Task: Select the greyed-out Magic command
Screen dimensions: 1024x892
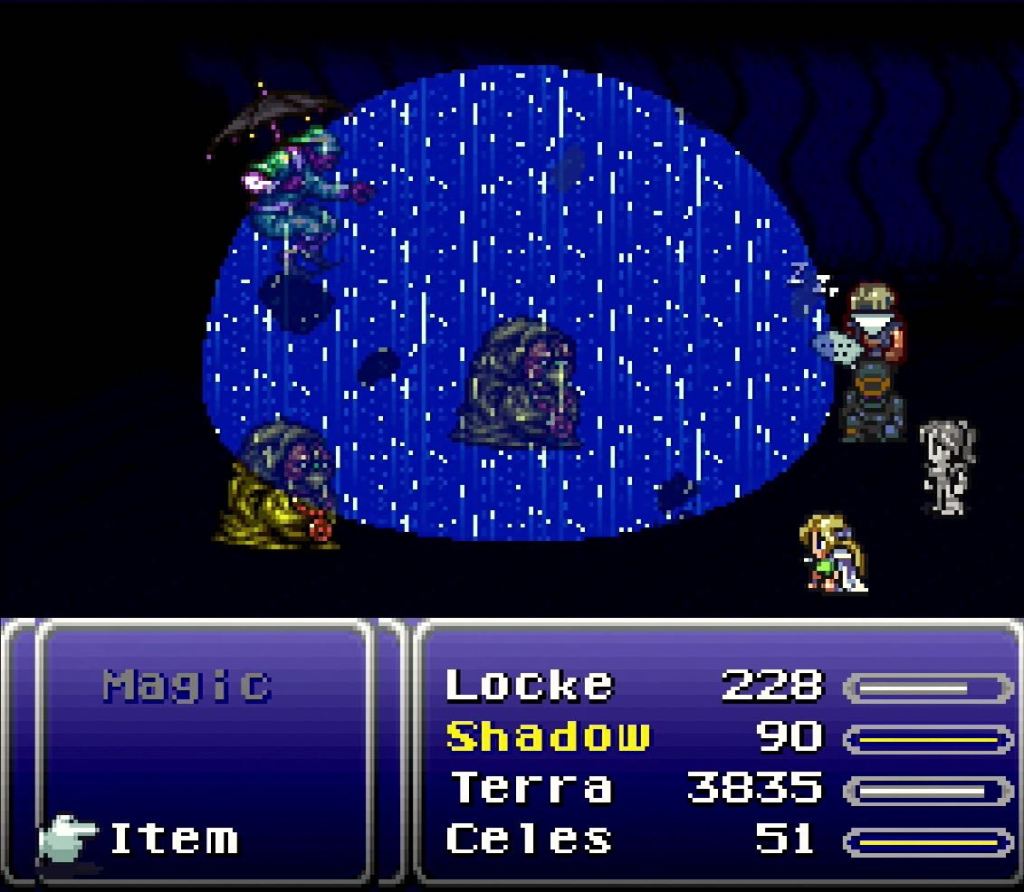Action: pyautogui.click(x=187, y=685)
